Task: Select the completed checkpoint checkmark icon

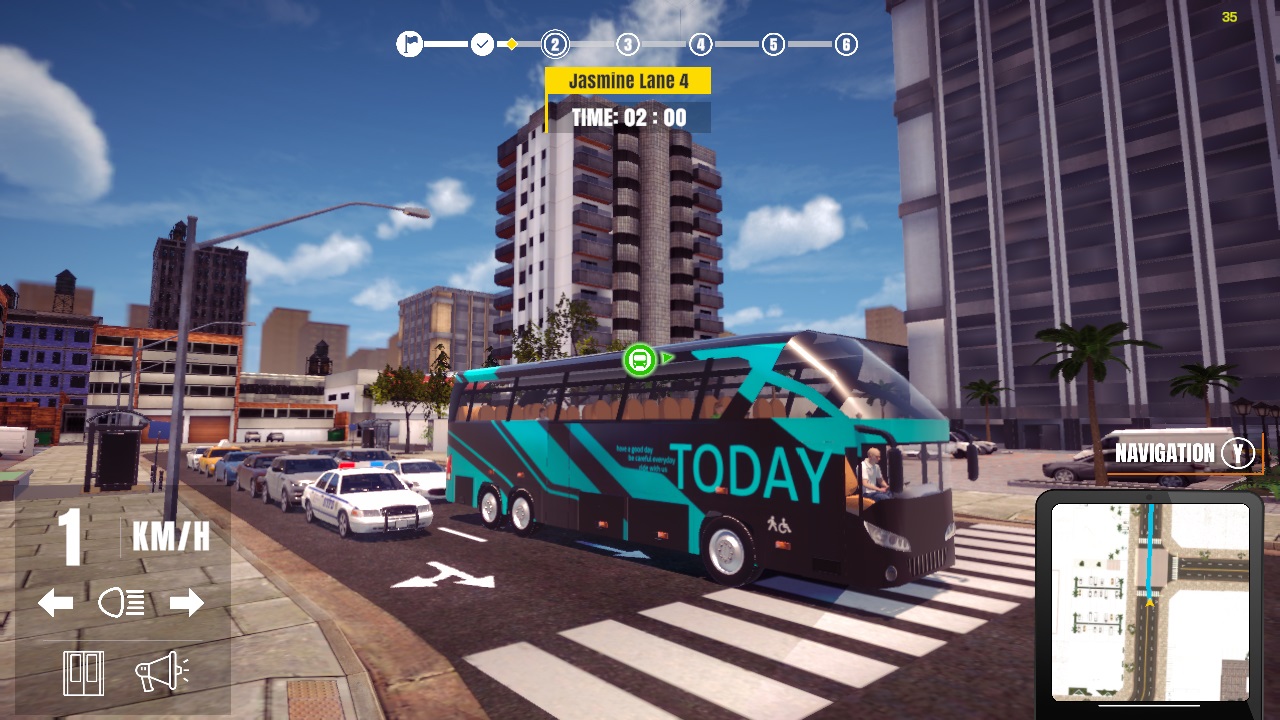Action: click(481, 44)
